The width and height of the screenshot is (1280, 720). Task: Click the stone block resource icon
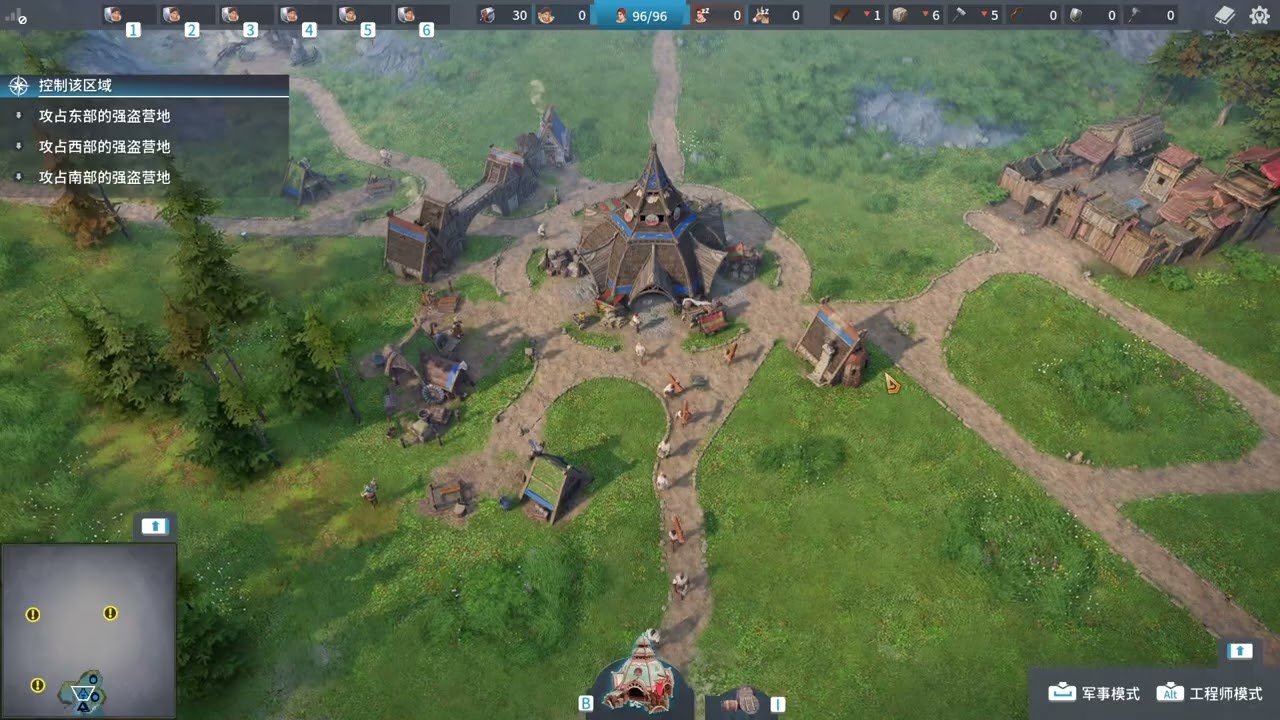[902, 15]
